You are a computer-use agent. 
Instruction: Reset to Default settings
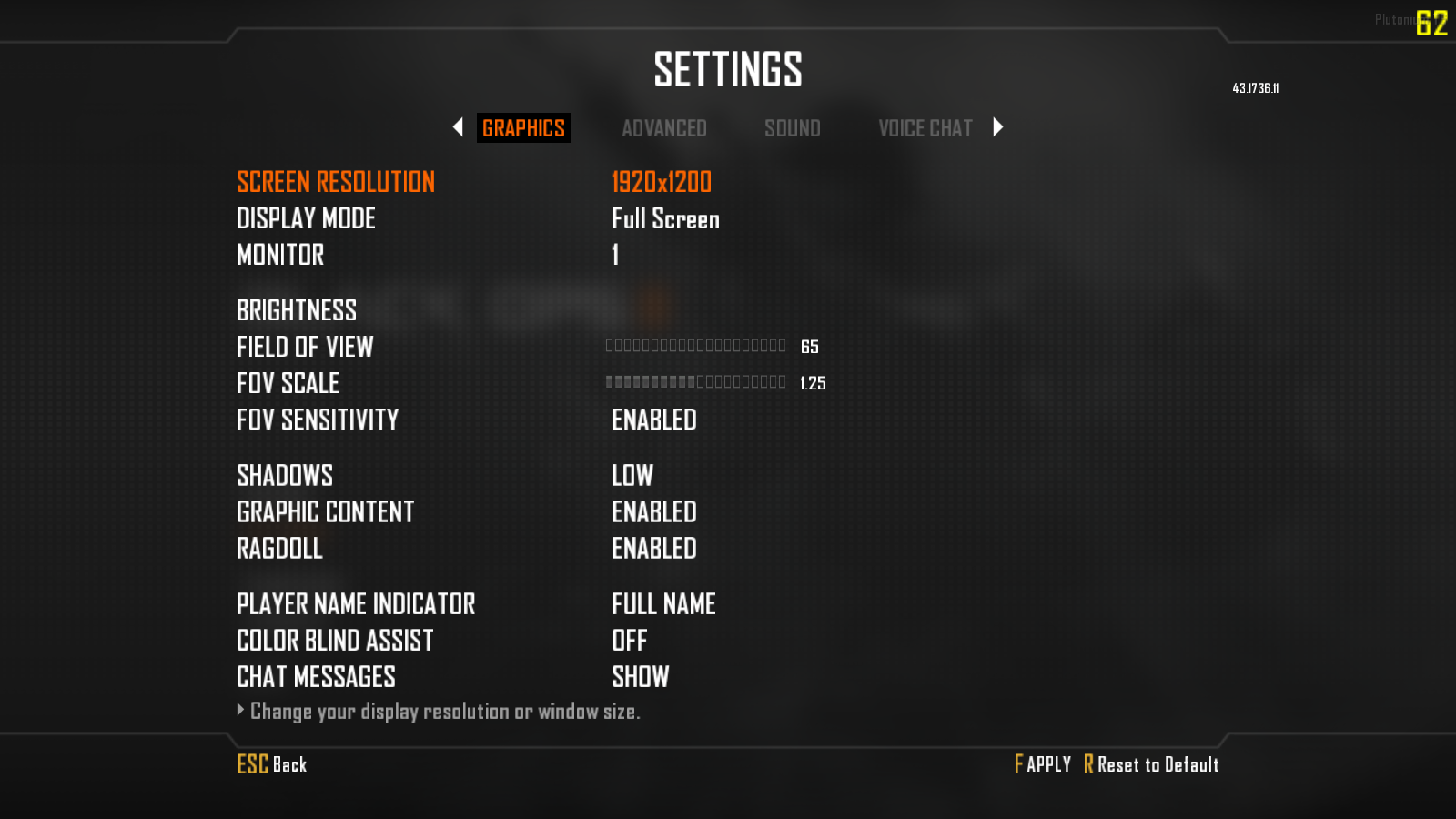click(x=1151, y=764)
